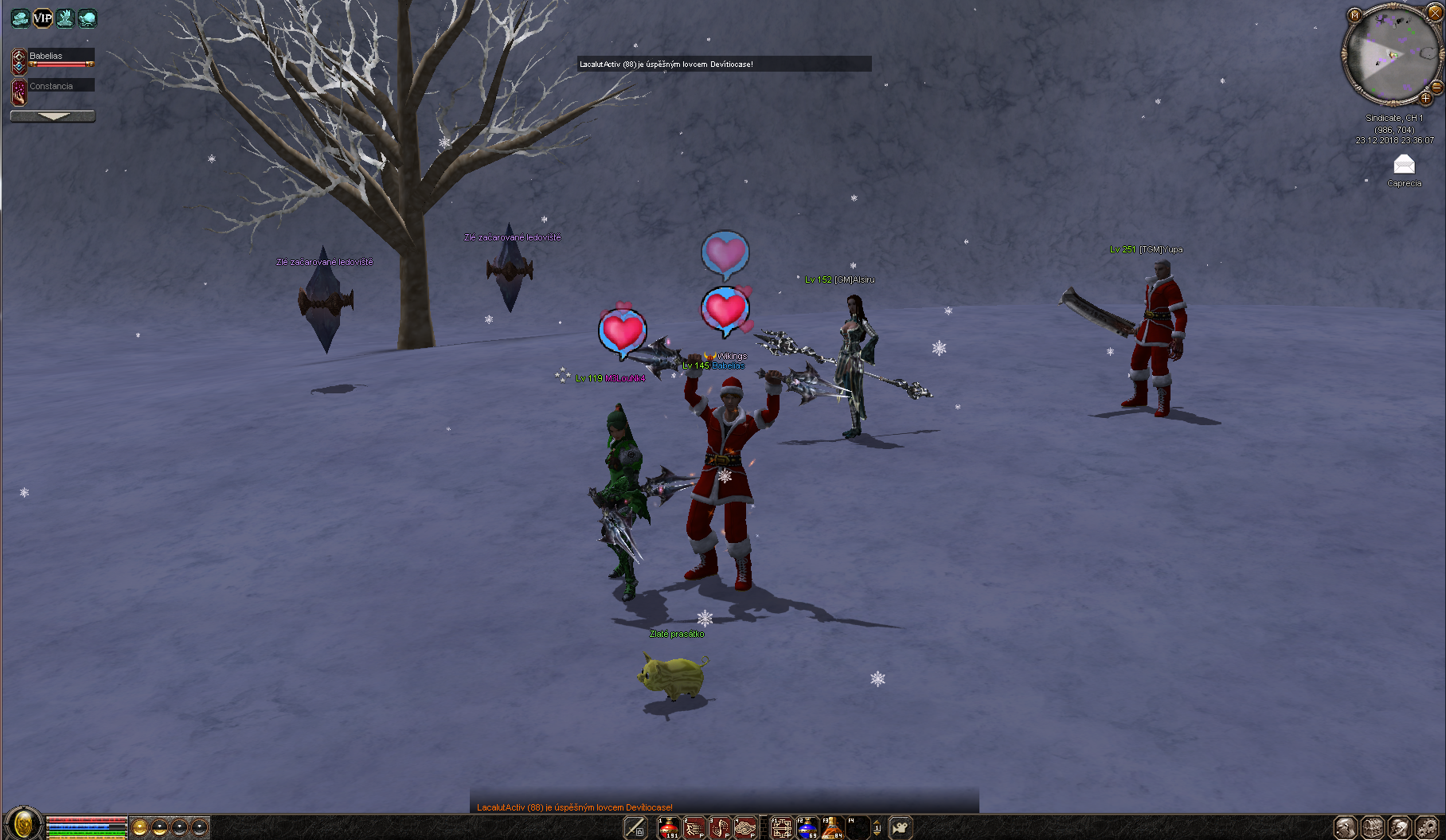Toggle the sword auto-attack button
1446x840 pixels.
coord(635,828)
